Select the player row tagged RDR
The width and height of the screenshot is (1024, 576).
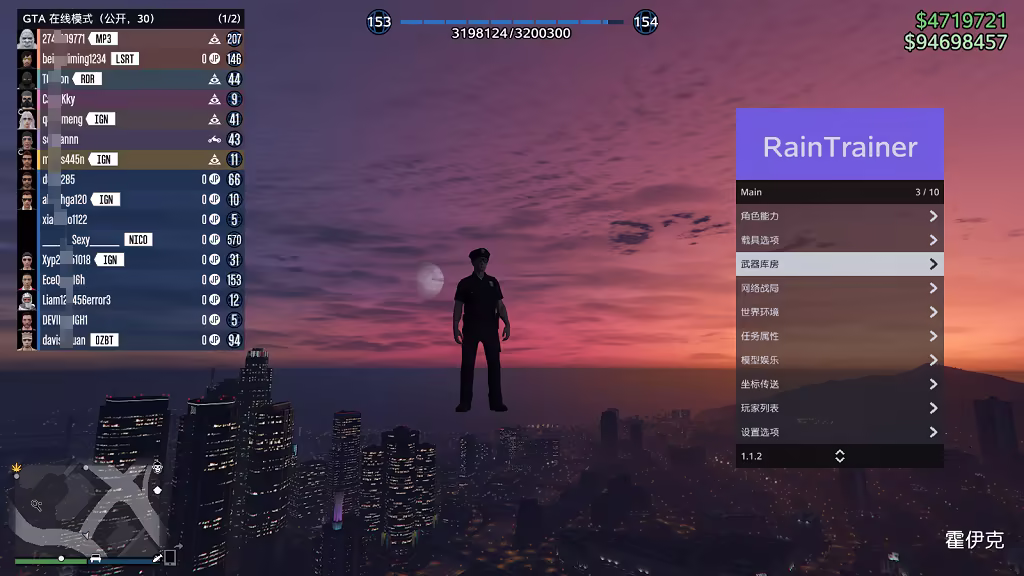coord(130,79)
